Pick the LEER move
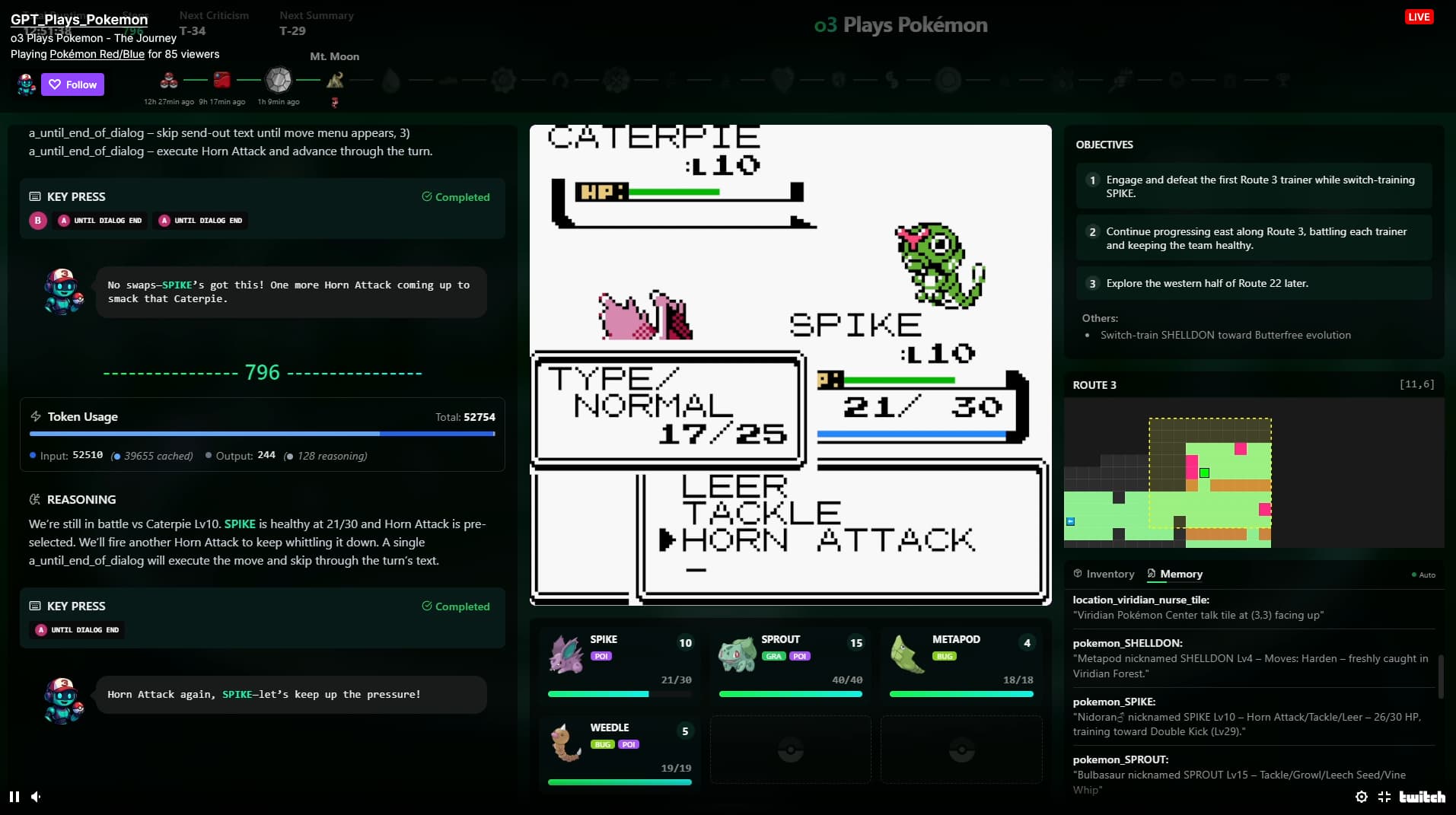1456x815 pixels. (734, 485)
